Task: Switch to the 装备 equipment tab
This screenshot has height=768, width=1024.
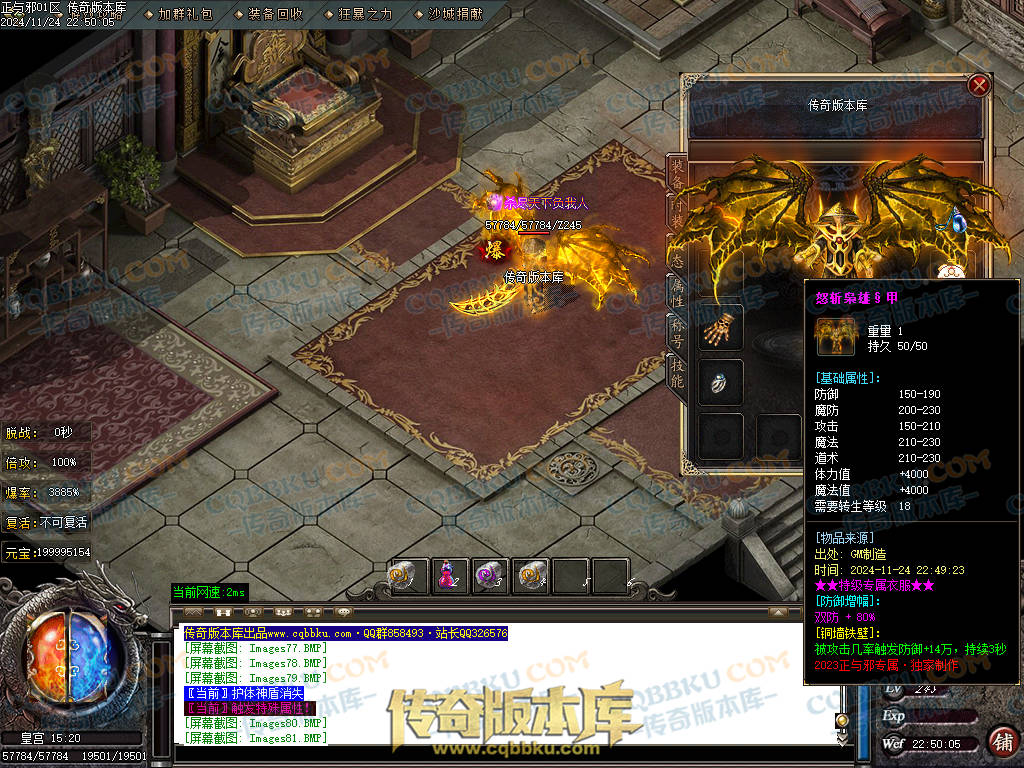Action: coord(677,175)
